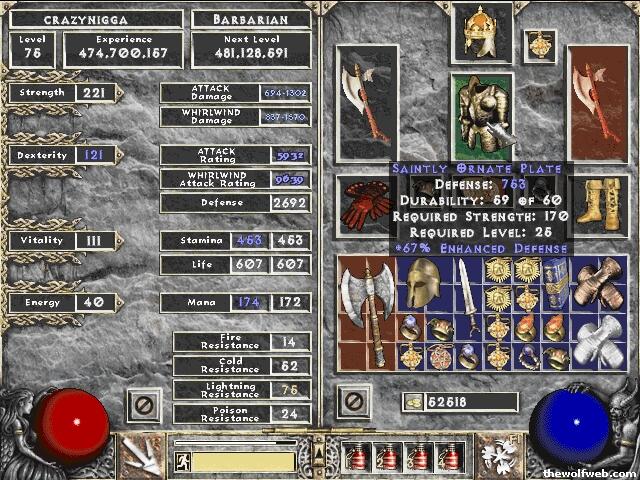Screen dimensions: 640x480
Task: Pick up the short sword in inventory
Action: point(466,297)
